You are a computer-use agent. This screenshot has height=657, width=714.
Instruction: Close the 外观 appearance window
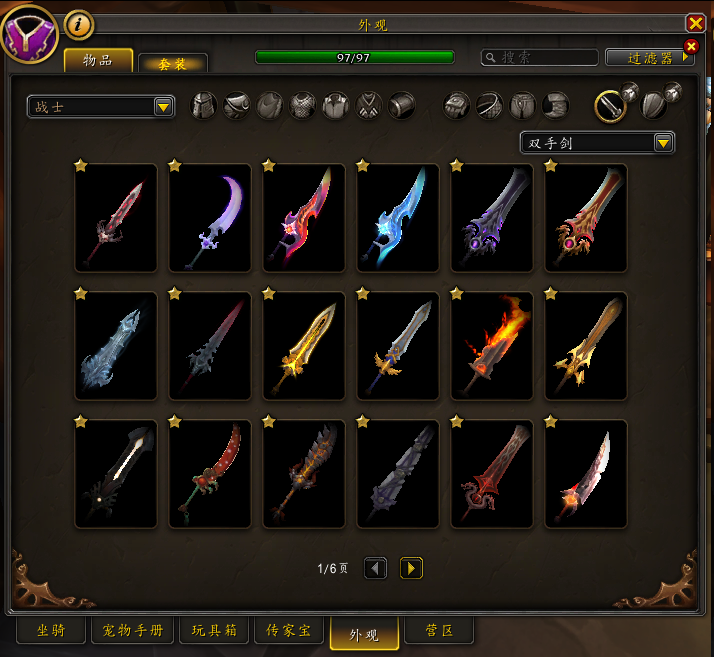pyautogui.click(x=695, y=23)
